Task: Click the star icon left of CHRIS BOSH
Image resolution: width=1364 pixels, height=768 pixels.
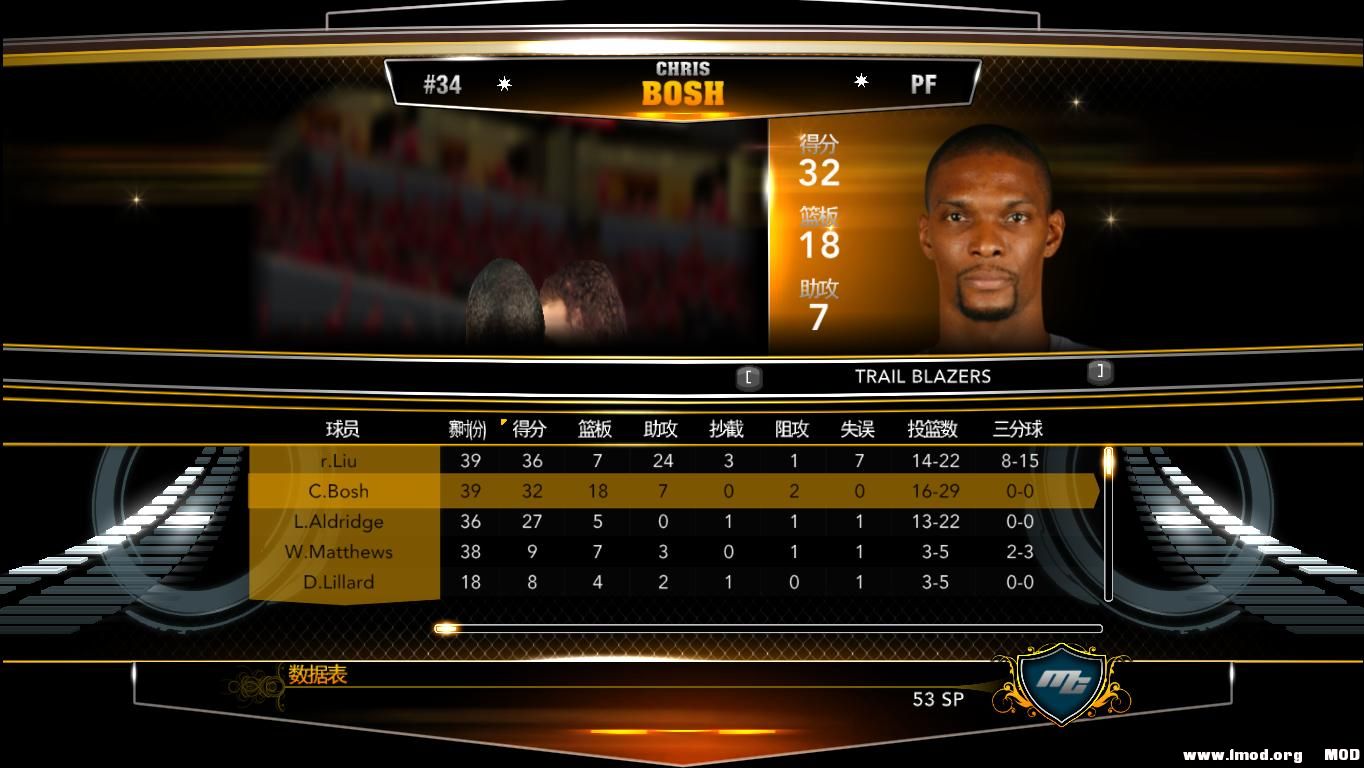Action: click(505, 82)
